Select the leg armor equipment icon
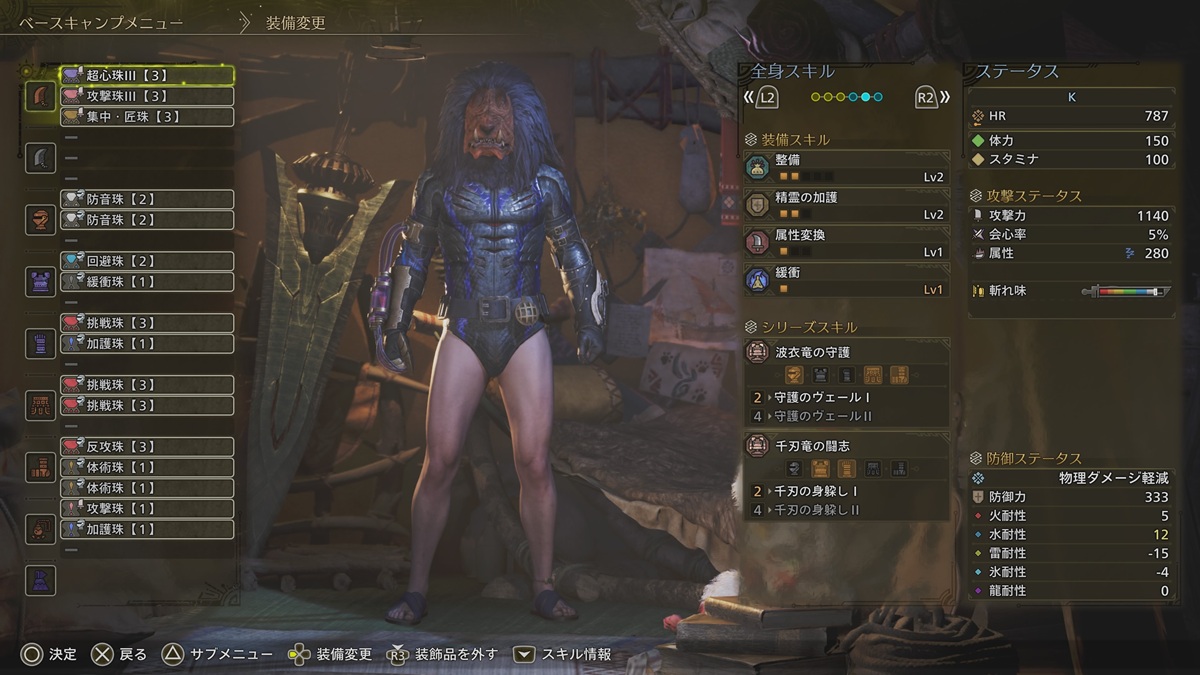1200x675 pixels. coord(40,467)
